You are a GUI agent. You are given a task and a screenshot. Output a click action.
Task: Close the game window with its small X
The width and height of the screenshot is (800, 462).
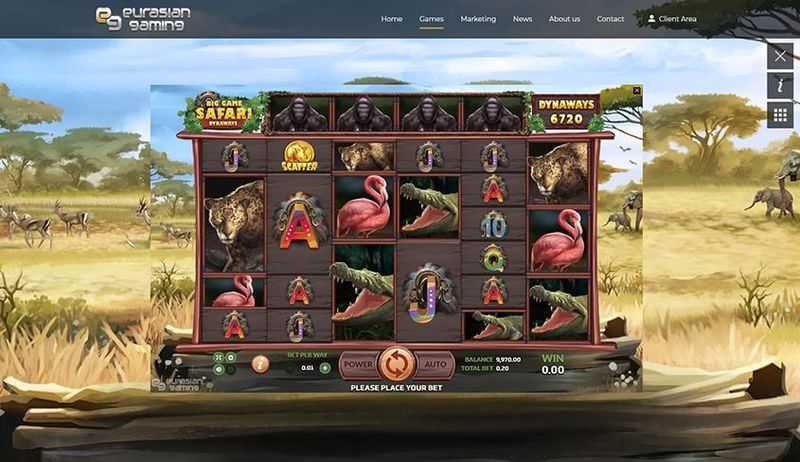(636, 90)
